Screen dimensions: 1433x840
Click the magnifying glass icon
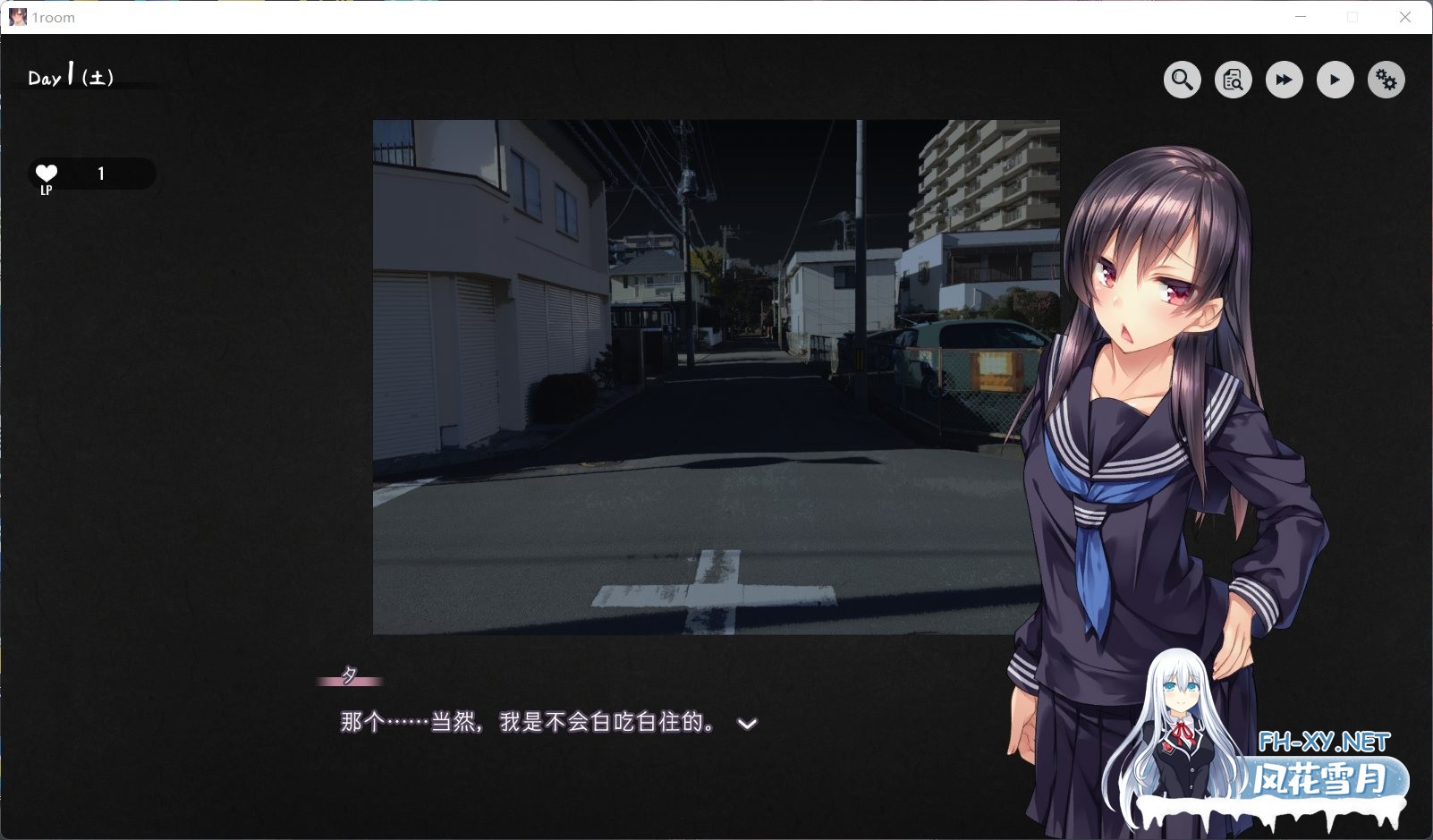point(1182,81)
